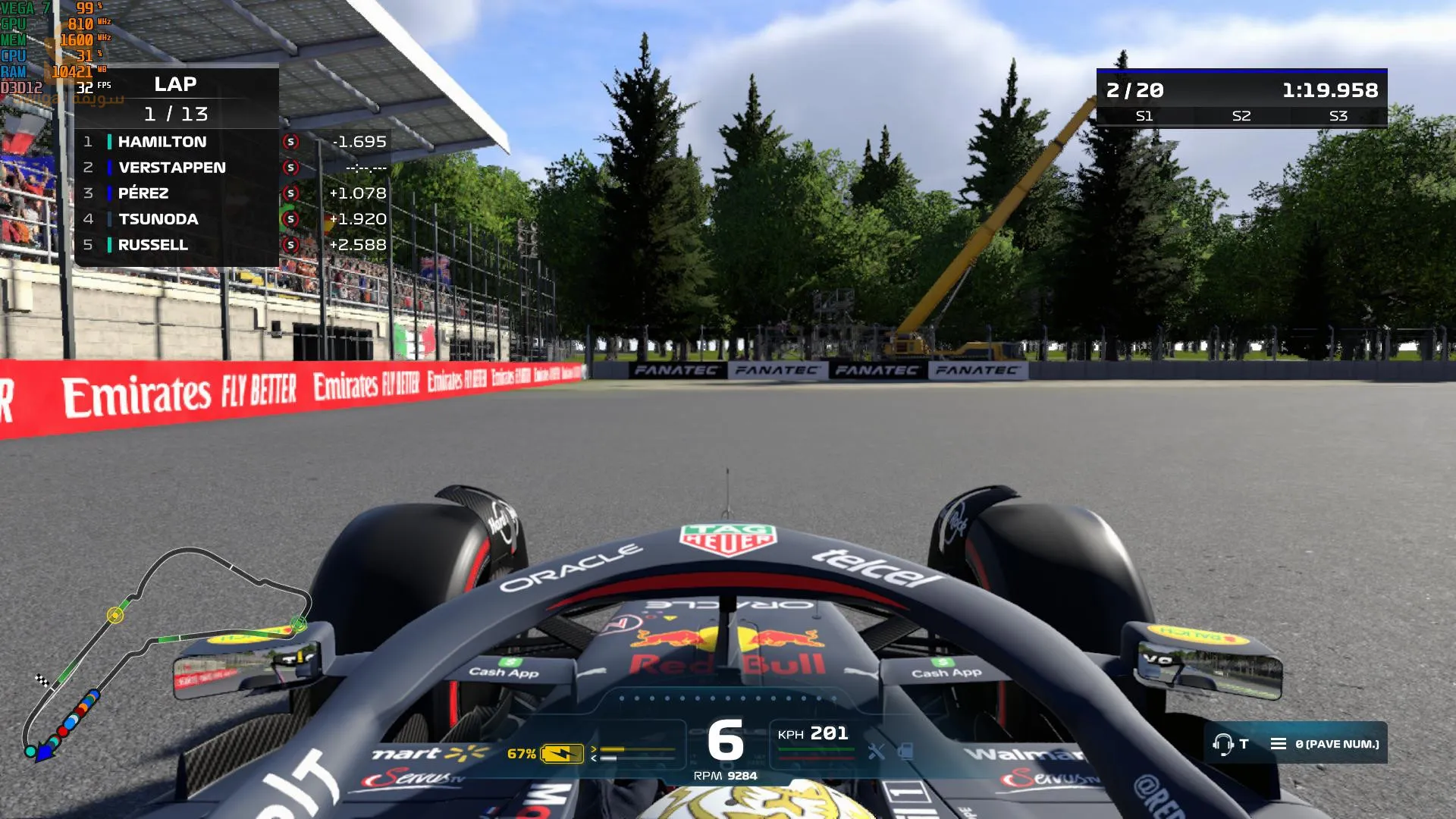
Task: Select the wrench car damage icon
Action: tap(876, 752)
